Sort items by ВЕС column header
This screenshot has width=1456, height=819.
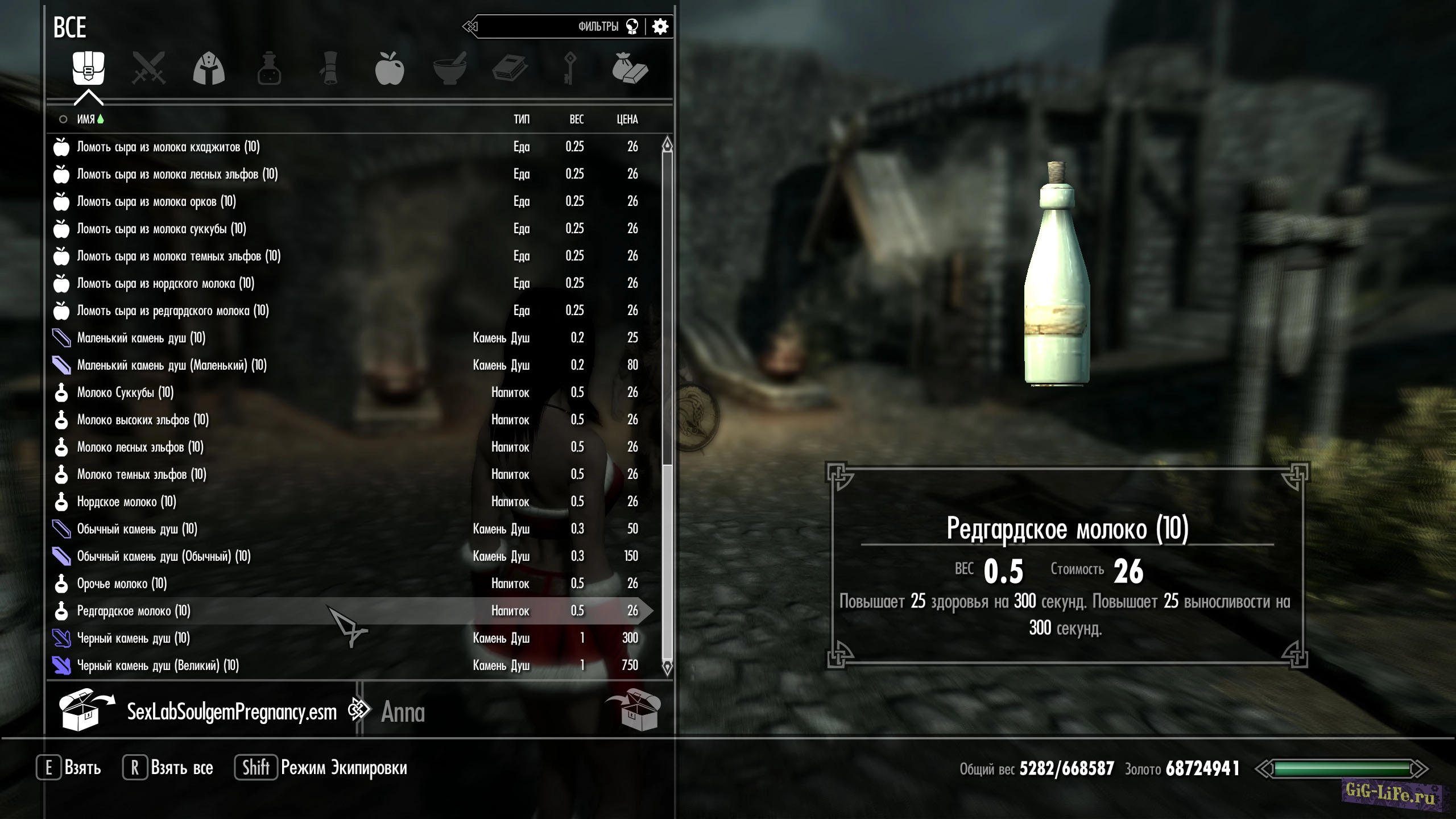[x=577, y=119]
